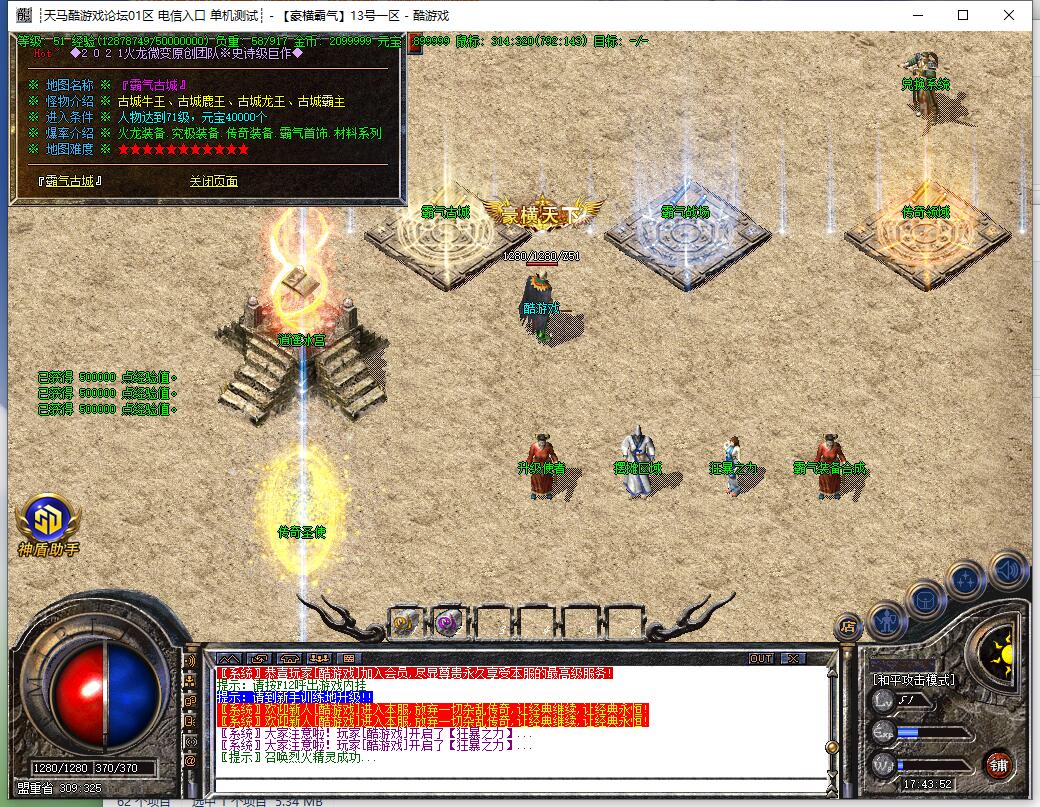
Task: Switch the 和平攻击模式 attack mode label
Action: coord(914,680)
